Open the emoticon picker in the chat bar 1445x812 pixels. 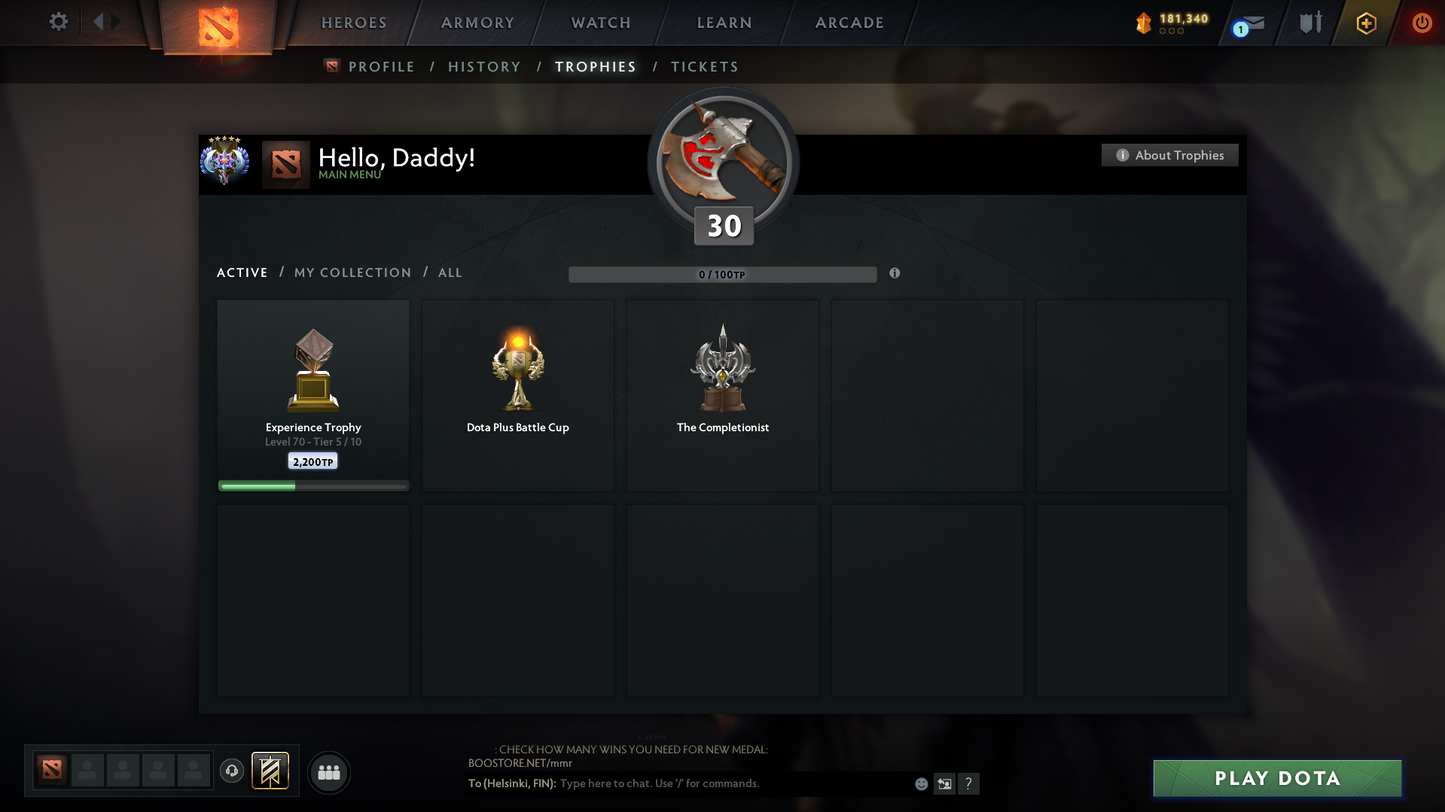click(x=920, y=784)
